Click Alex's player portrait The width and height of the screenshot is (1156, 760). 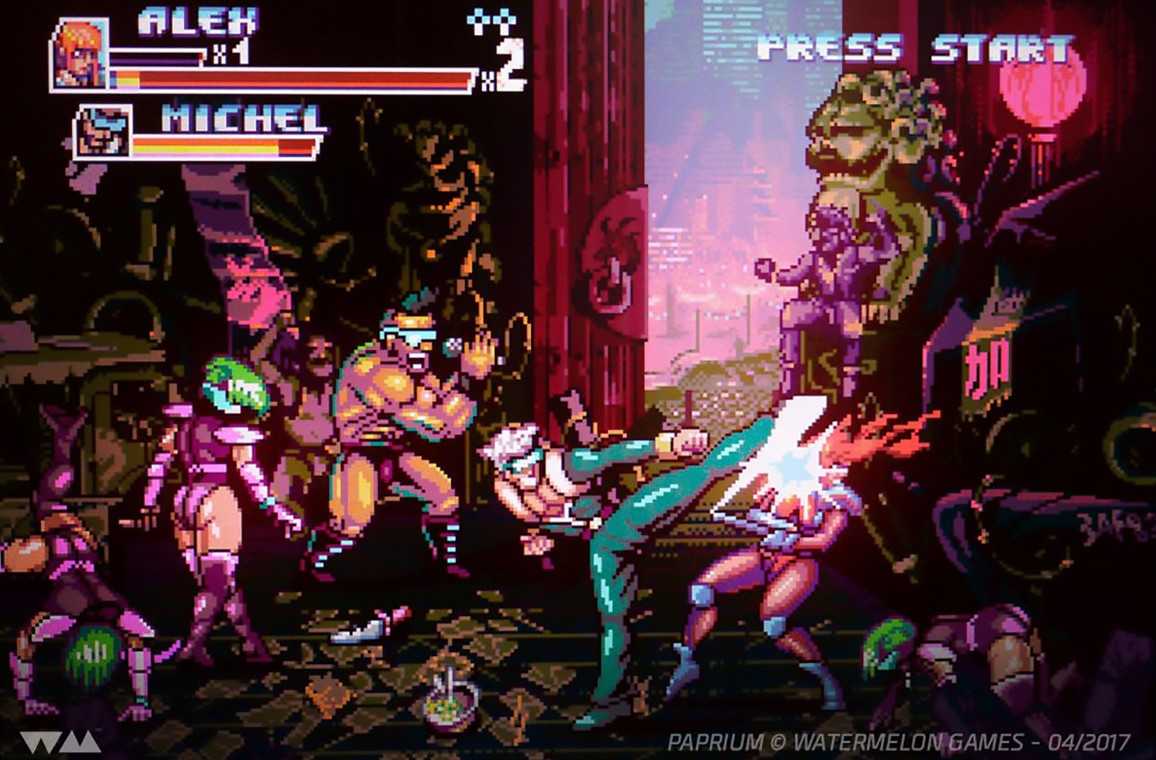click(79, 55)
